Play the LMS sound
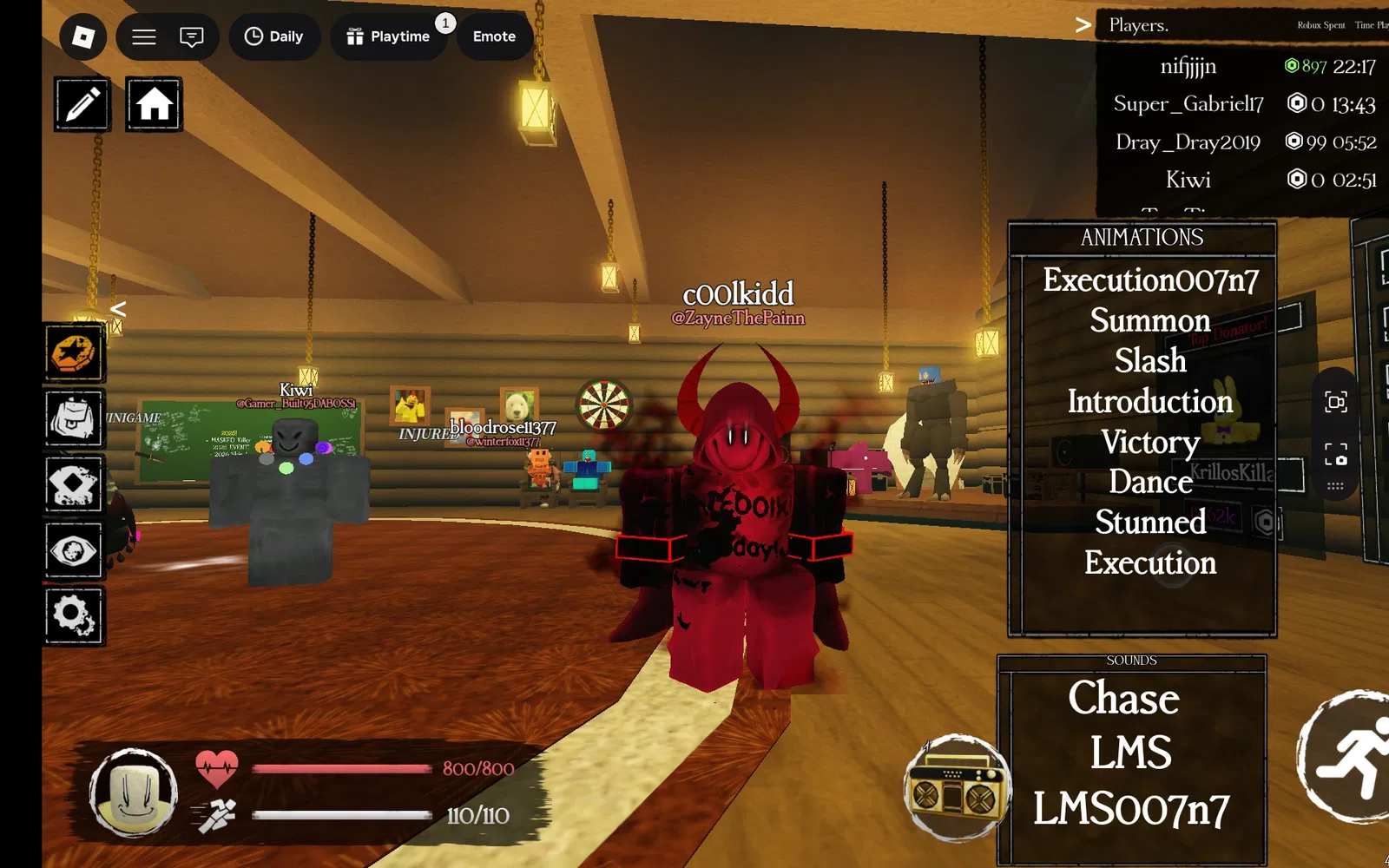1389x868 pixels. coord(1130,753)
